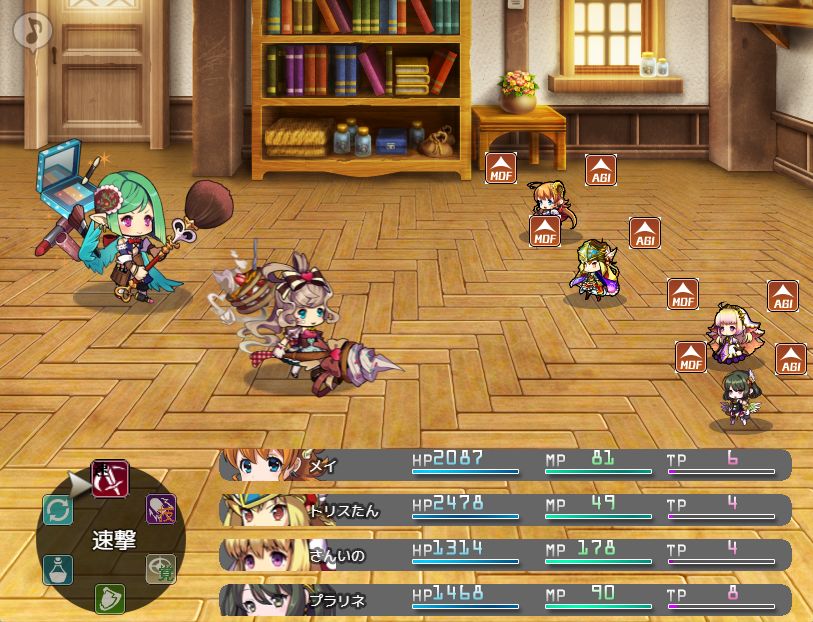Select the red sword quick attack command
Image resolution: width=813 pixels, height=622 pixels.
point(109,478)
